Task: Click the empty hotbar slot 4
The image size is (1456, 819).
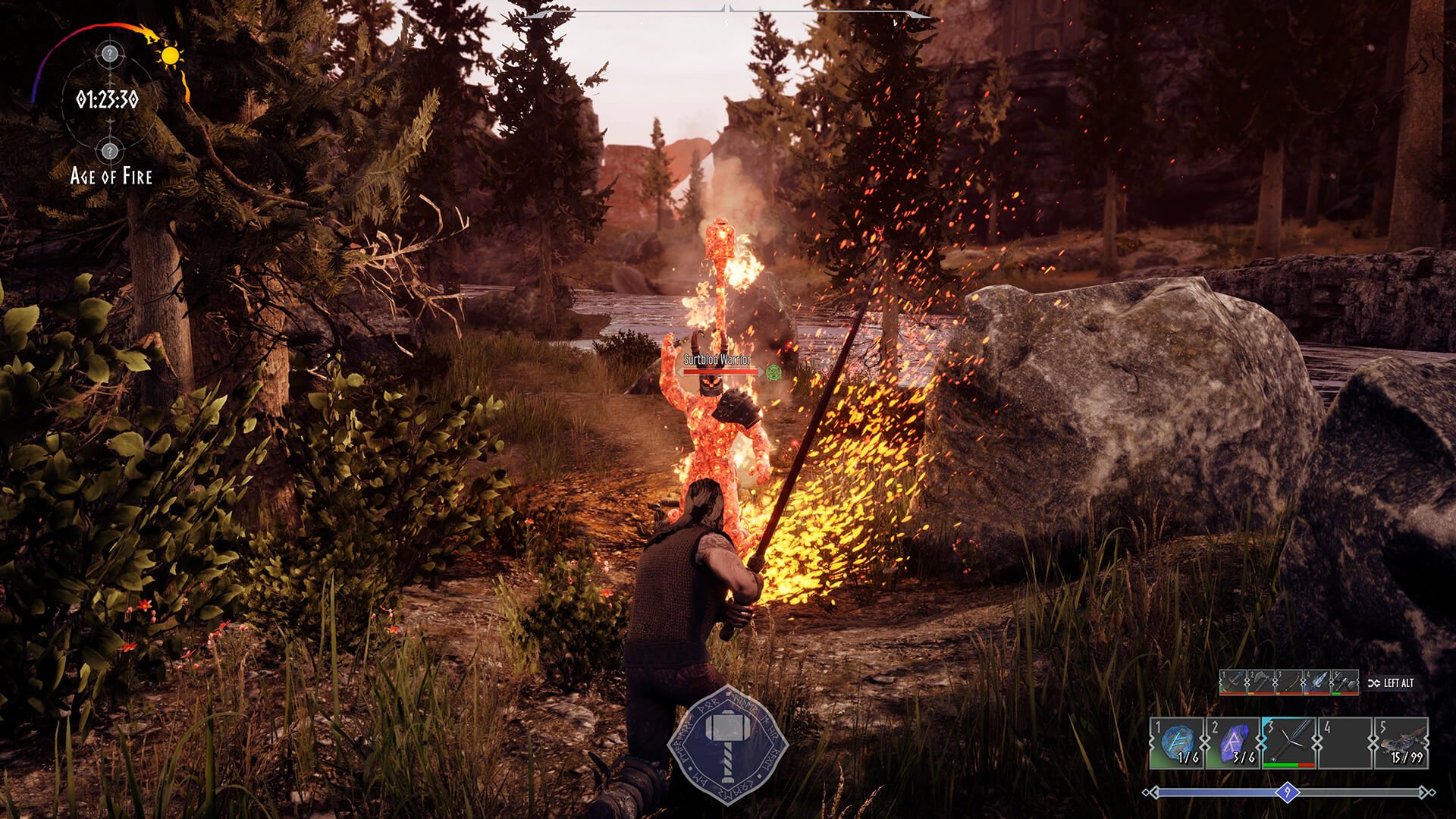Action: click(1345, 742)
